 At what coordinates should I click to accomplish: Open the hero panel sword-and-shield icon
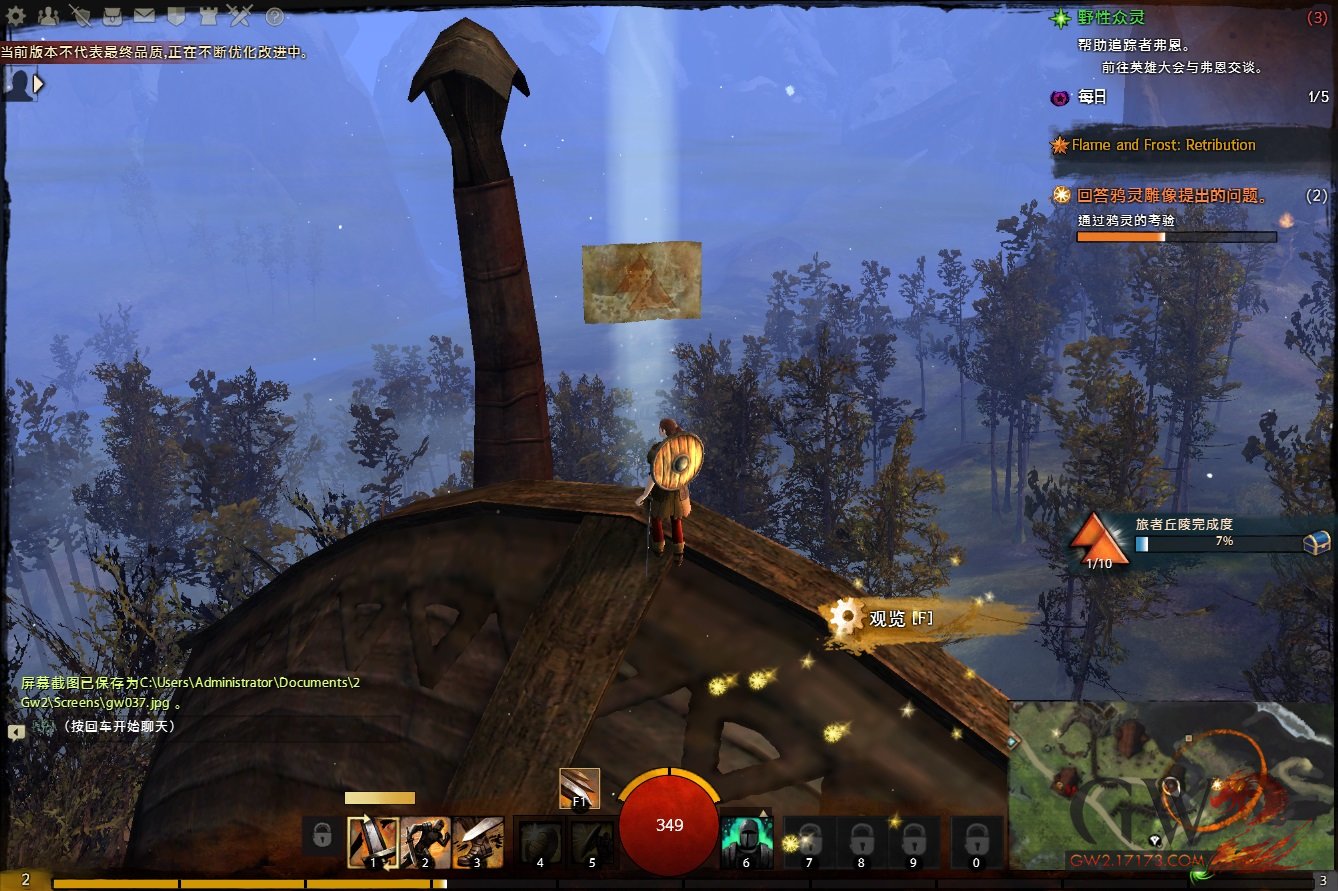[x=80, y=16]
